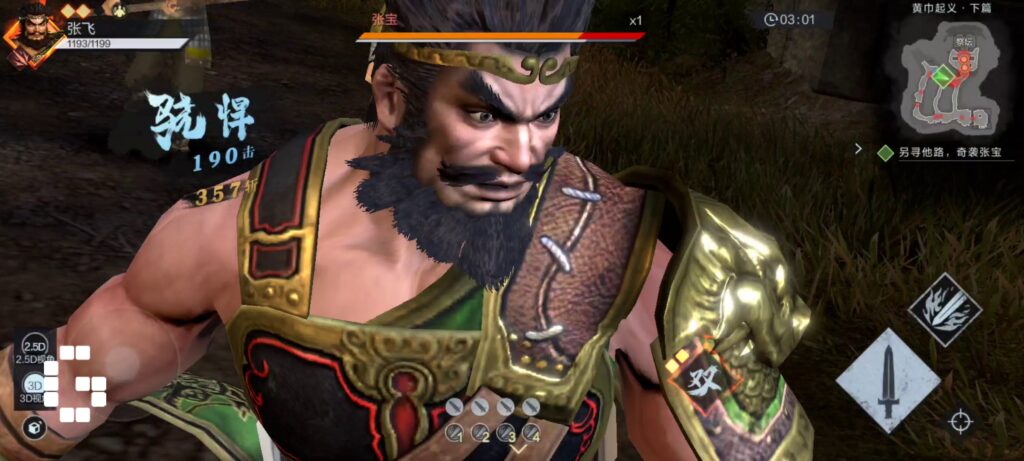Viewport: 1024px width, 461px height.
Task: Select the 另寻他路，奇袭张宝 objective tracker
Action: point(945,153)
